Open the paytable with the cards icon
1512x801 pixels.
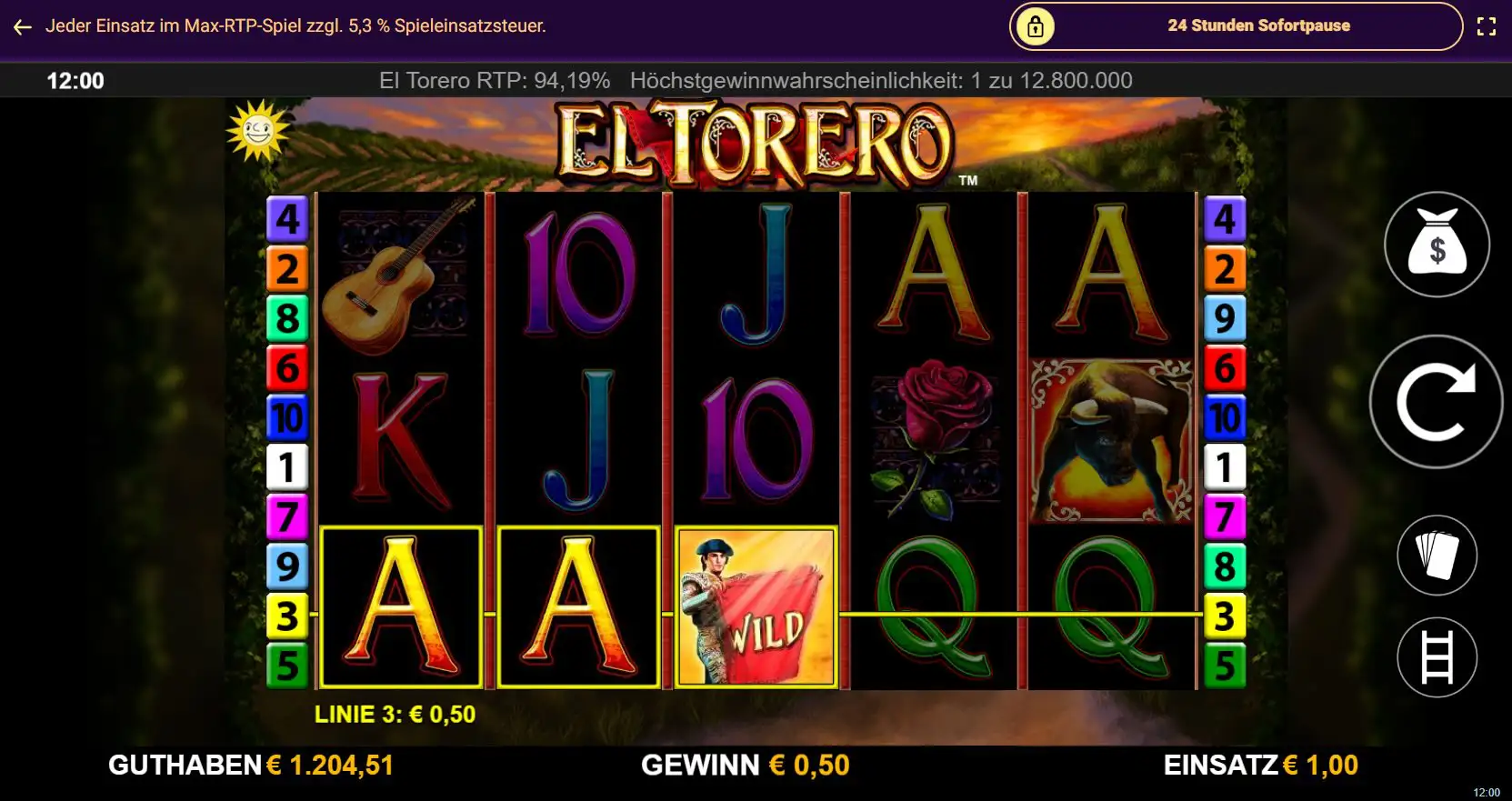(1437, 555)
